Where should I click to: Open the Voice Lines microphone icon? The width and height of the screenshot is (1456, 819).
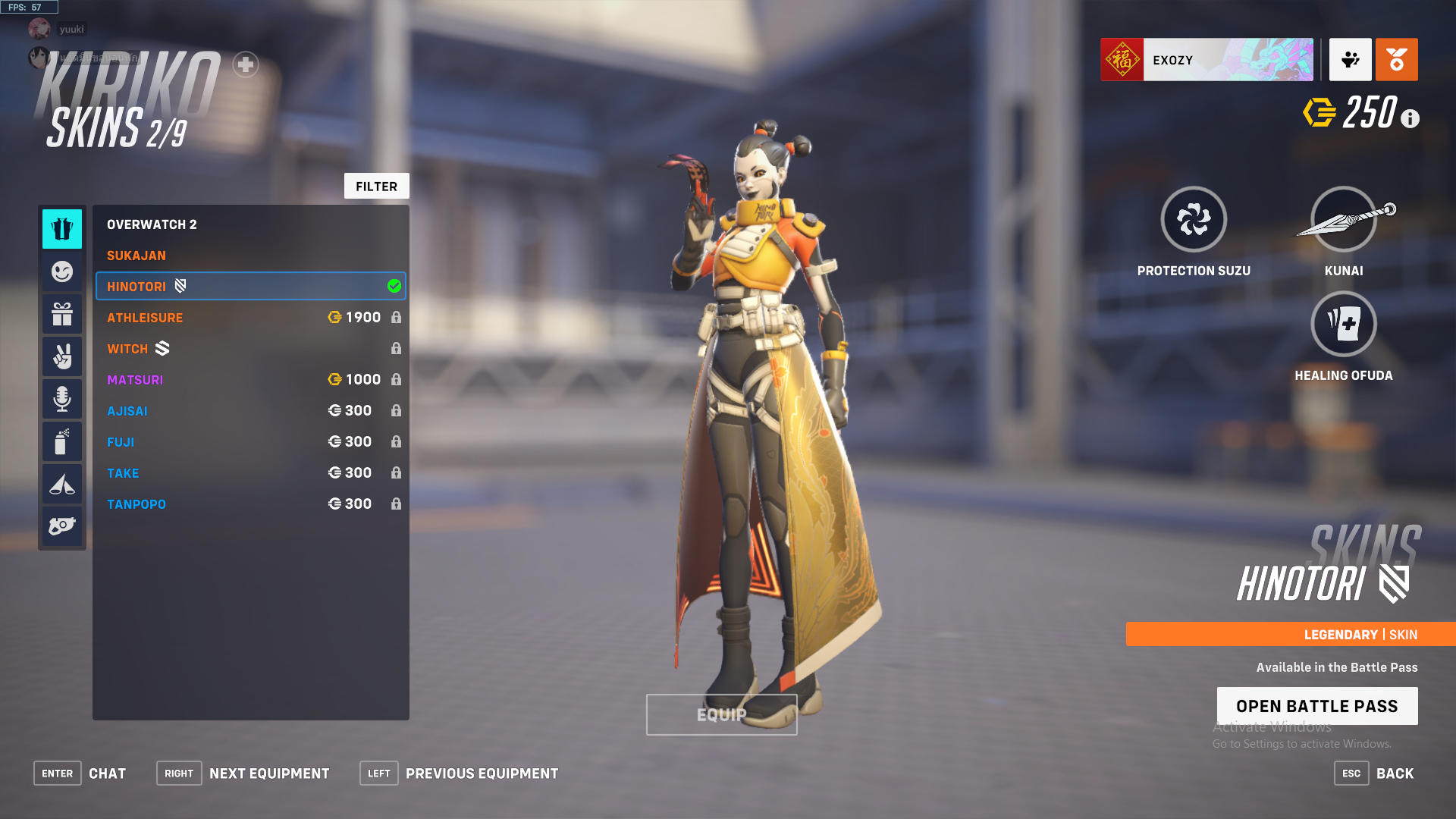point(62,398)
